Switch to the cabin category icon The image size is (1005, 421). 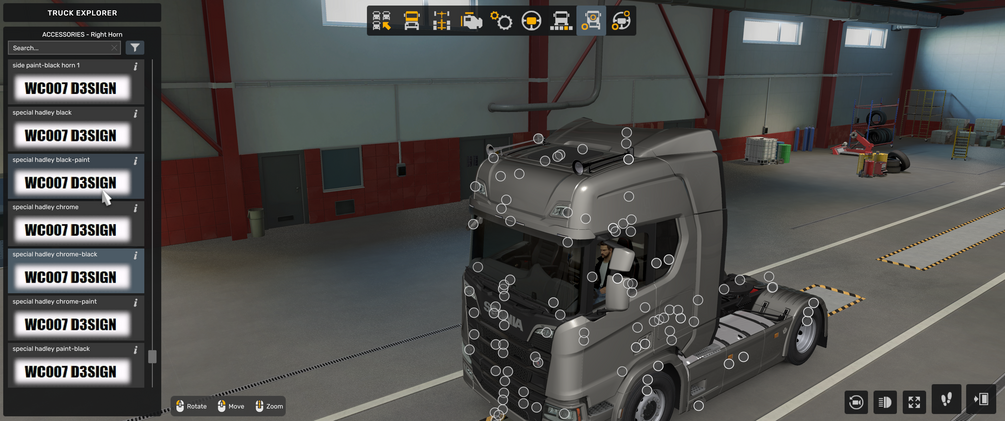pyautogui.click(x=411, y=21)
